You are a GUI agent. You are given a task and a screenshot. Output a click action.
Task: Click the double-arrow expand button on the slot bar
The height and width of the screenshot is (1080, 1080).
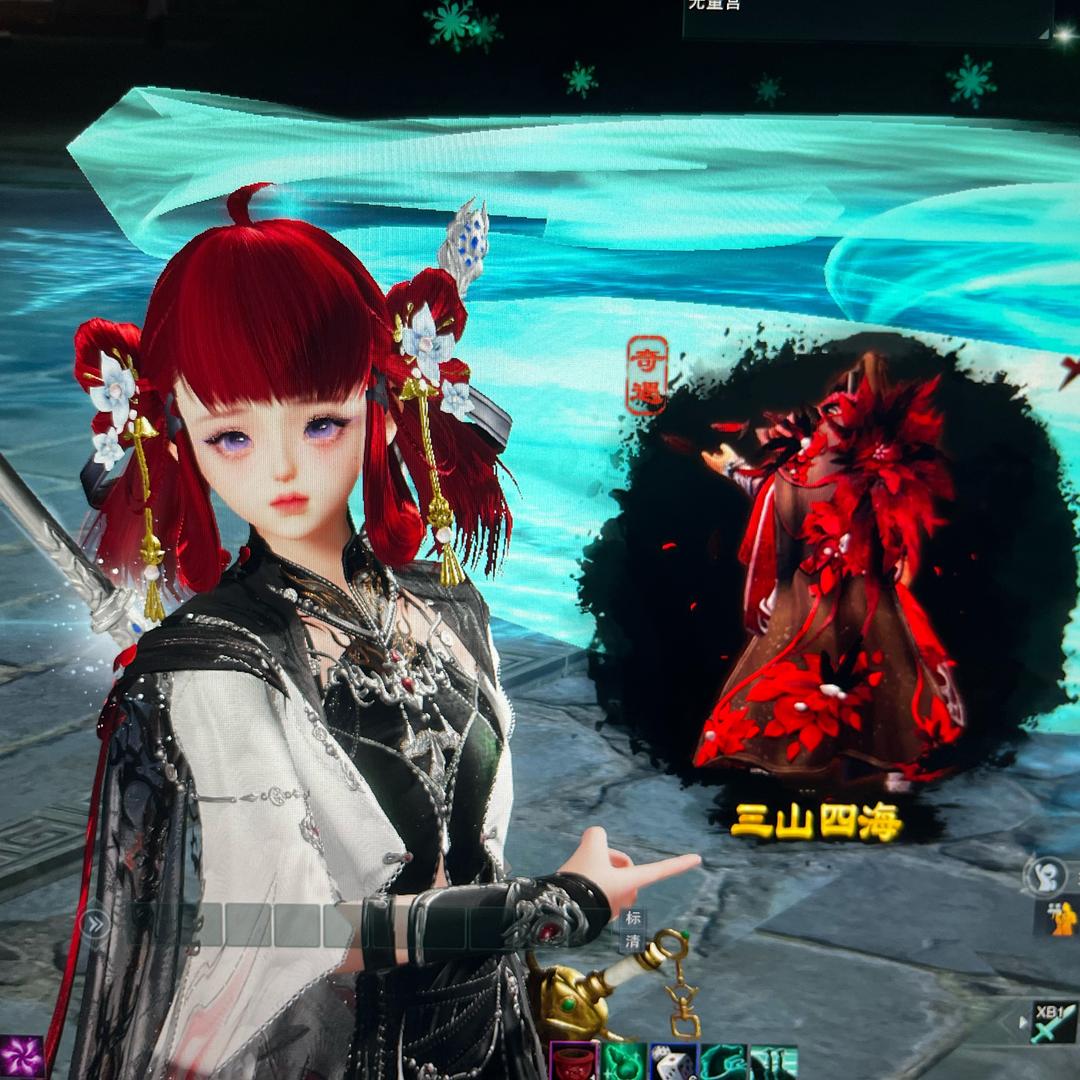pos(94,925)
